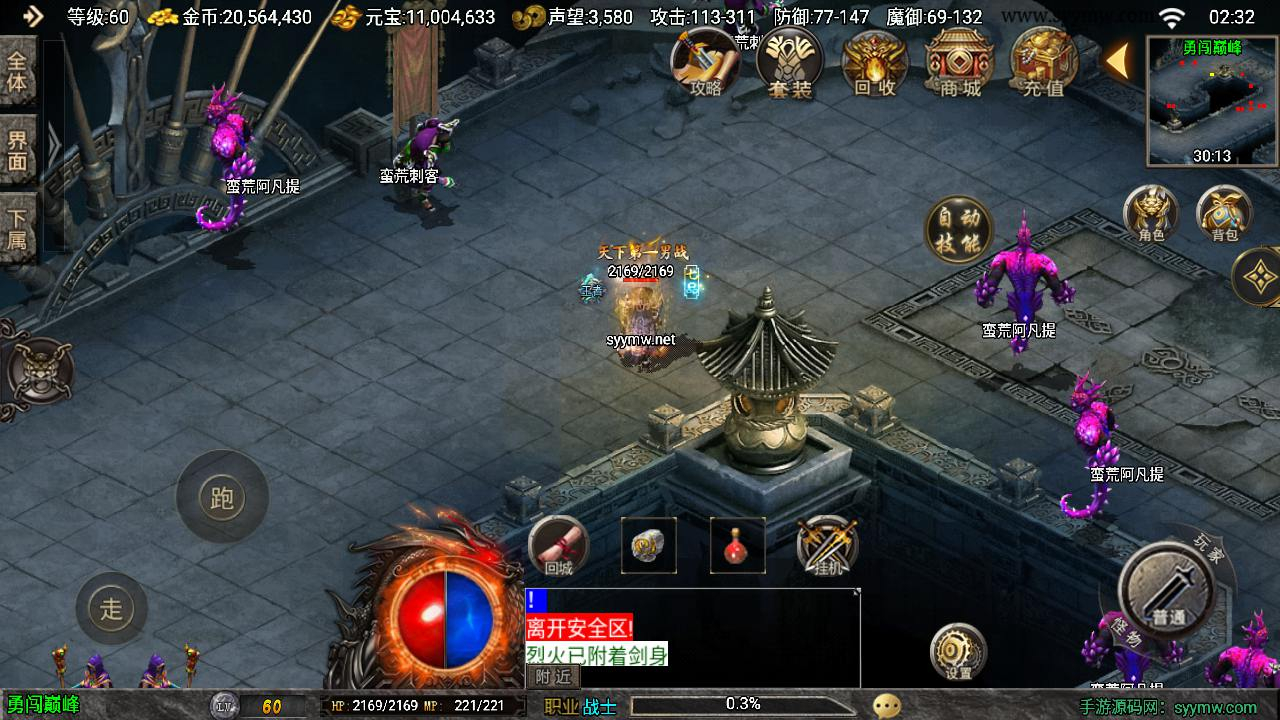
Task: Open the 设置 settings gear
Action: [x=958, y=652]
